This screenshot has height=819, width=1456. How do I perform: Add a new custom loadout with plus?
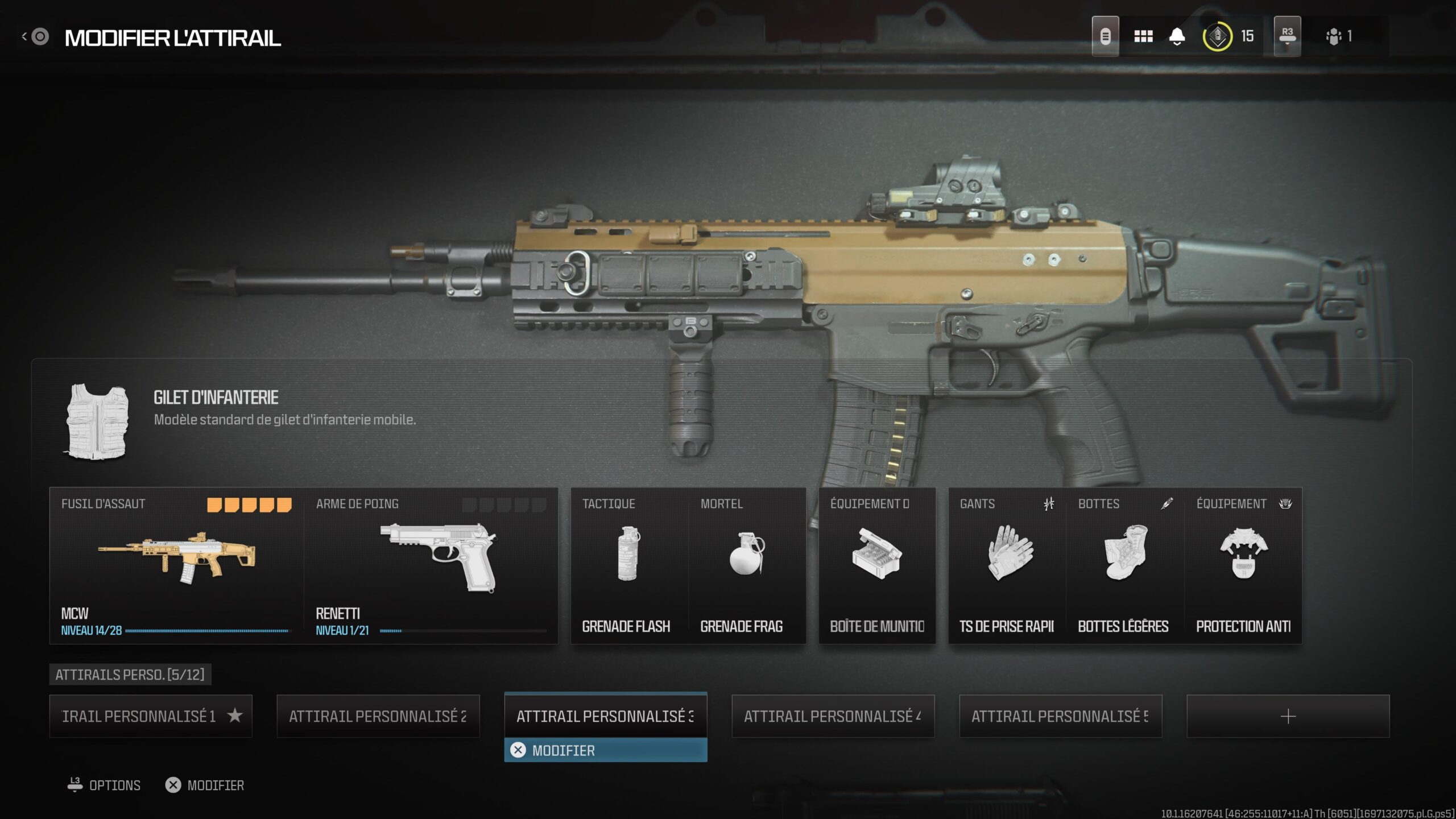tap(1288, 716)
